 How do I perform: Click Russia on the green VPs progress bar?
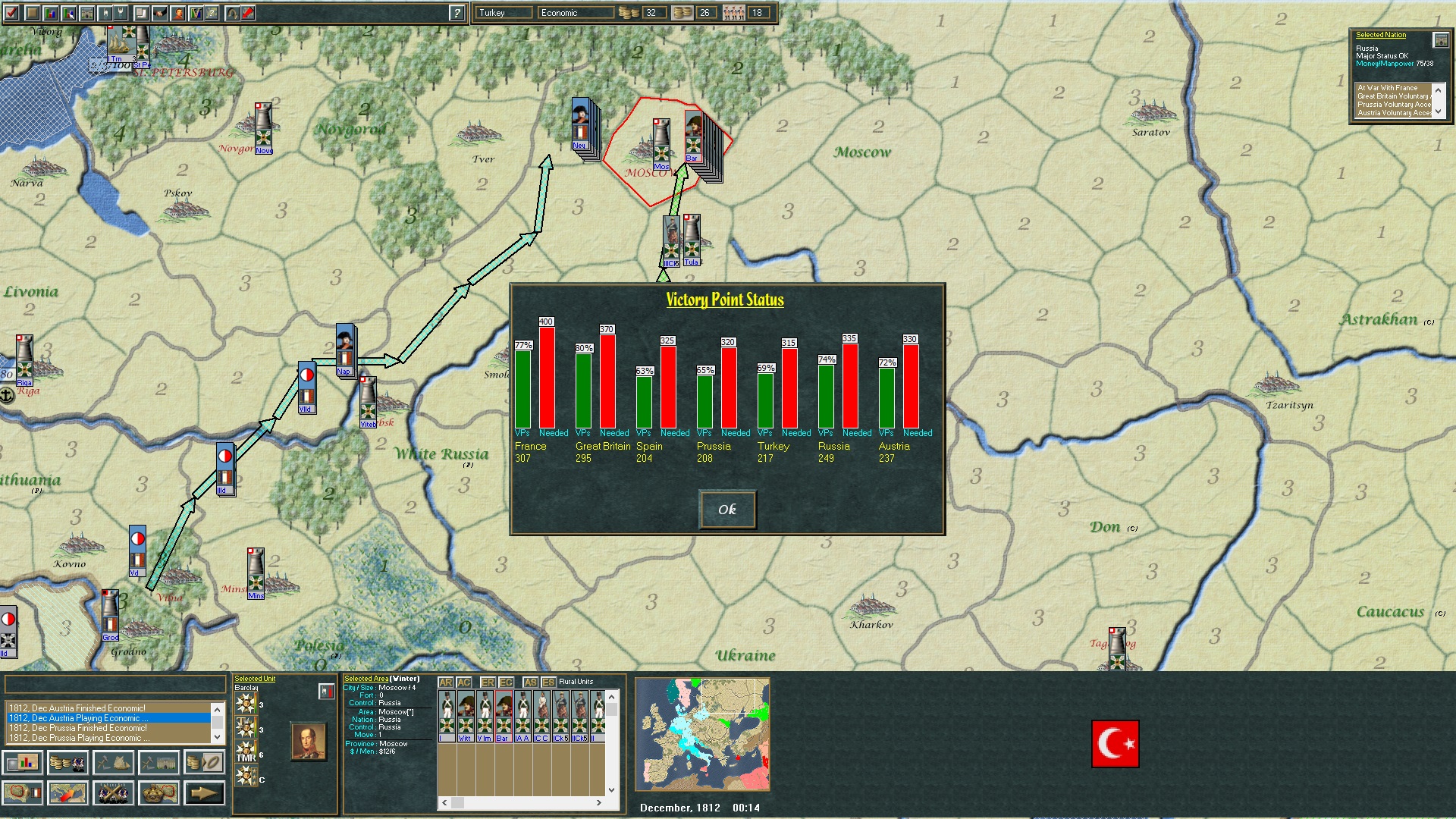click(x=825, y=394)
